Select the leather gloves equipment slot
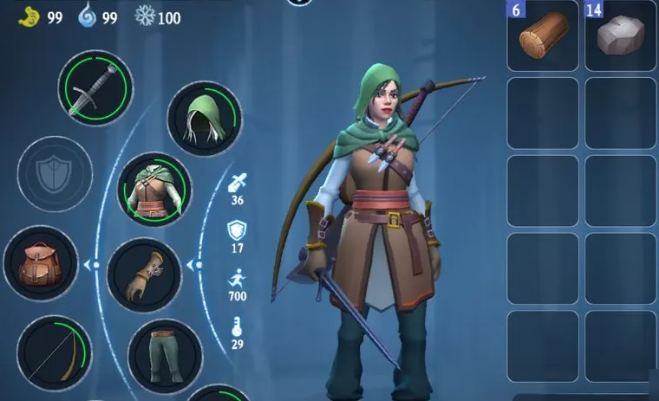Viewport: 659px width, 401px height. coord(144,276)
